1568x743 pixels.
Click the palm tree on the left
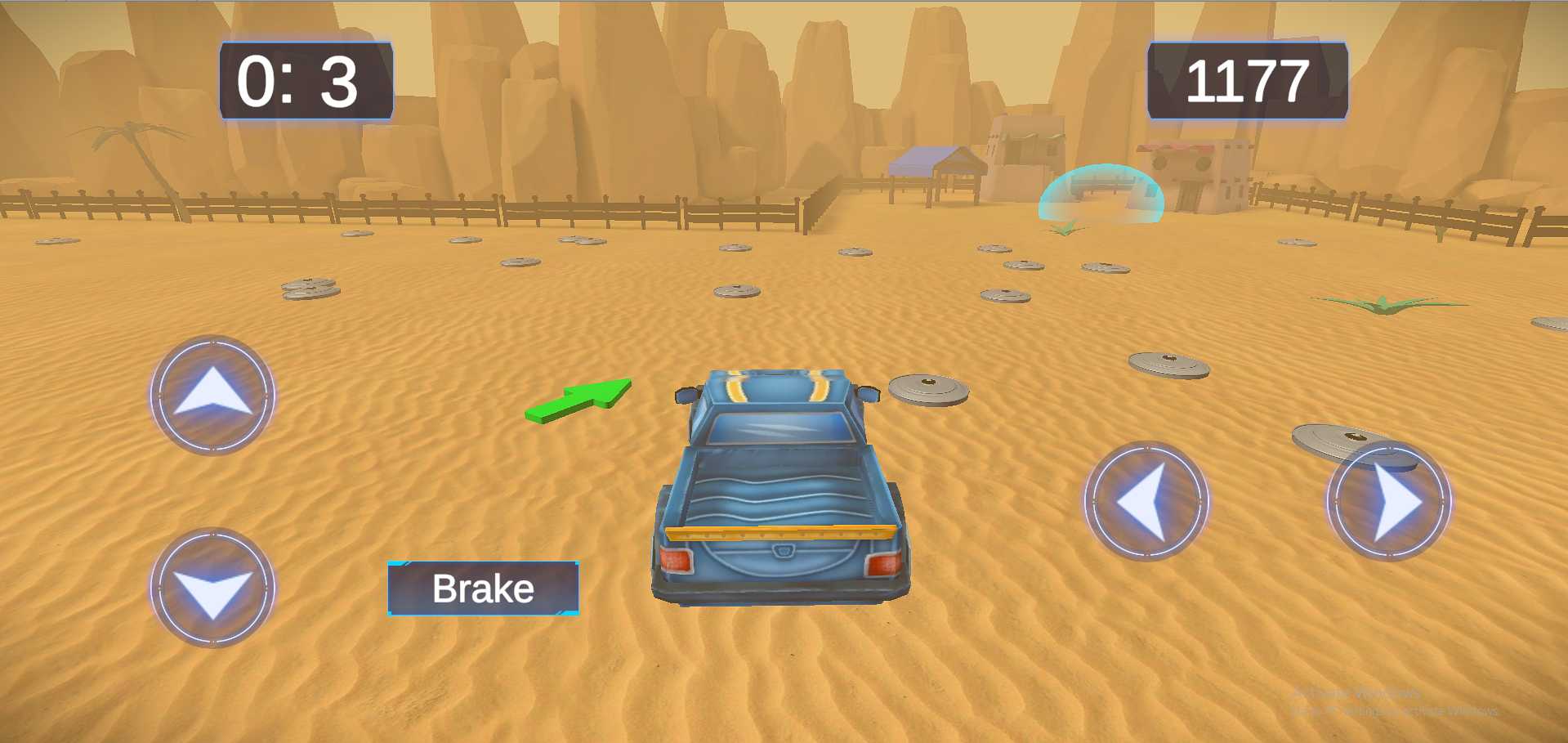click(131, 135)
